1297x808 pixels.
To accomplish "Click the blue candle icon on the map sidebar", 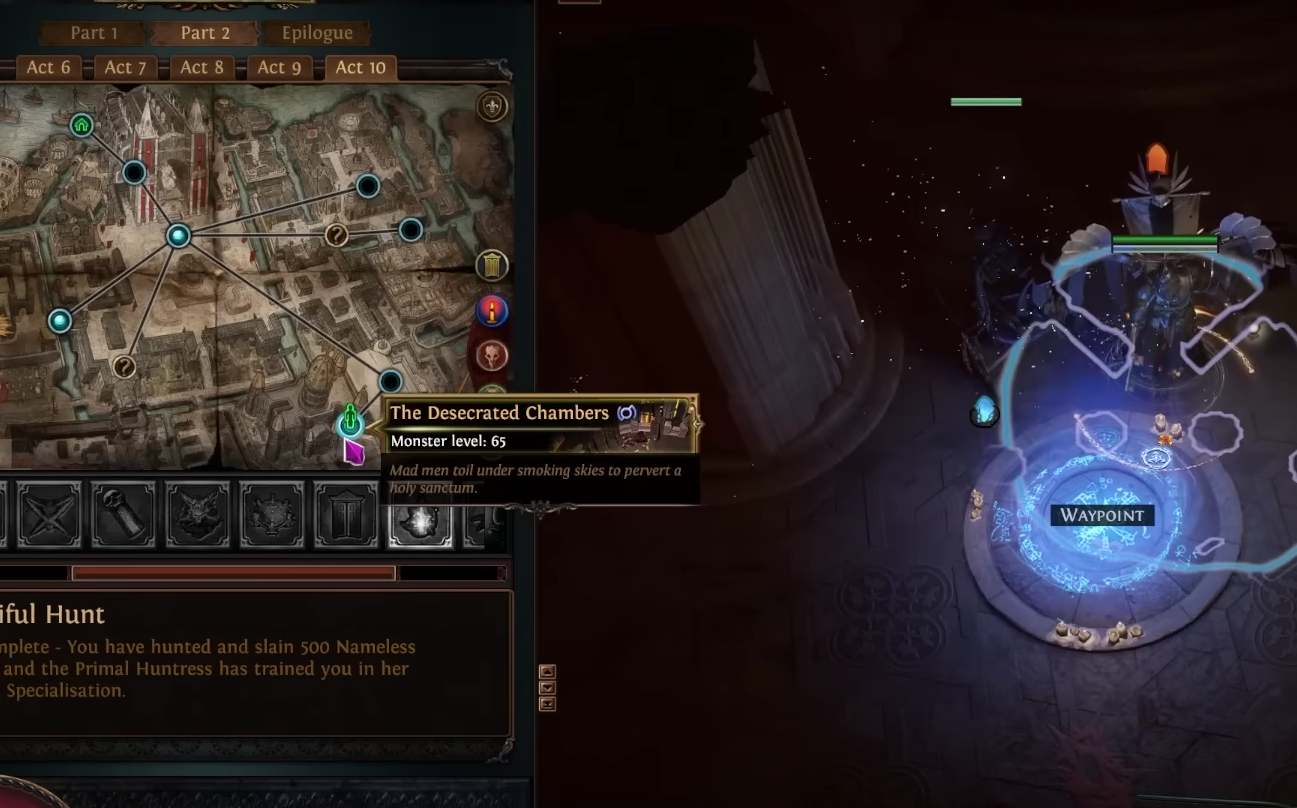I will [x=492, y=312].
